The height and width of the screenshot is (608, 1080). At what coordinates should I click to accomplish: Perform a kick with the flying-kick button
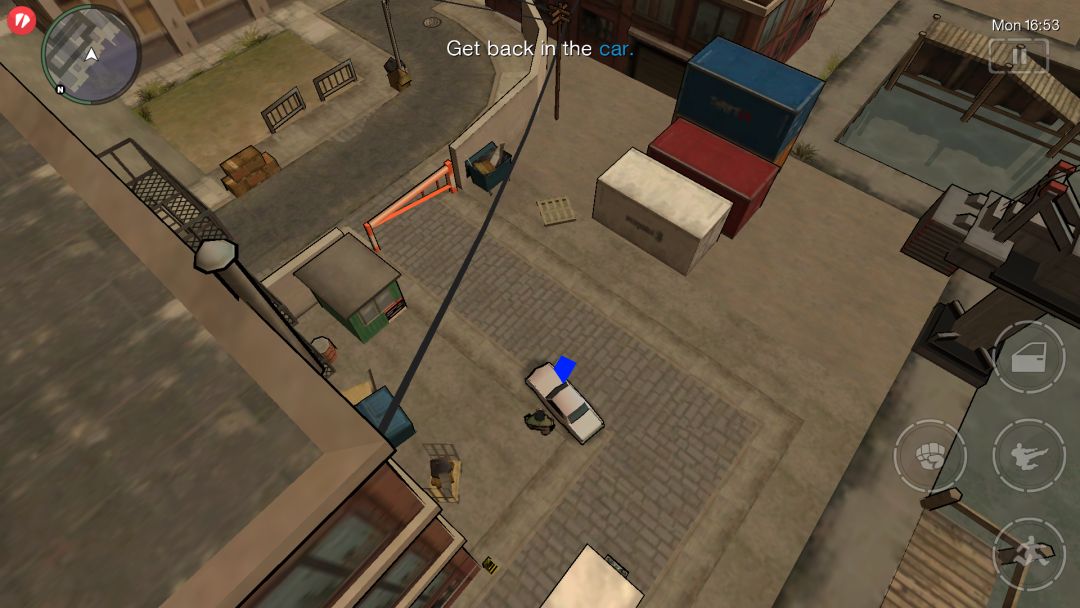[1029, 455]
